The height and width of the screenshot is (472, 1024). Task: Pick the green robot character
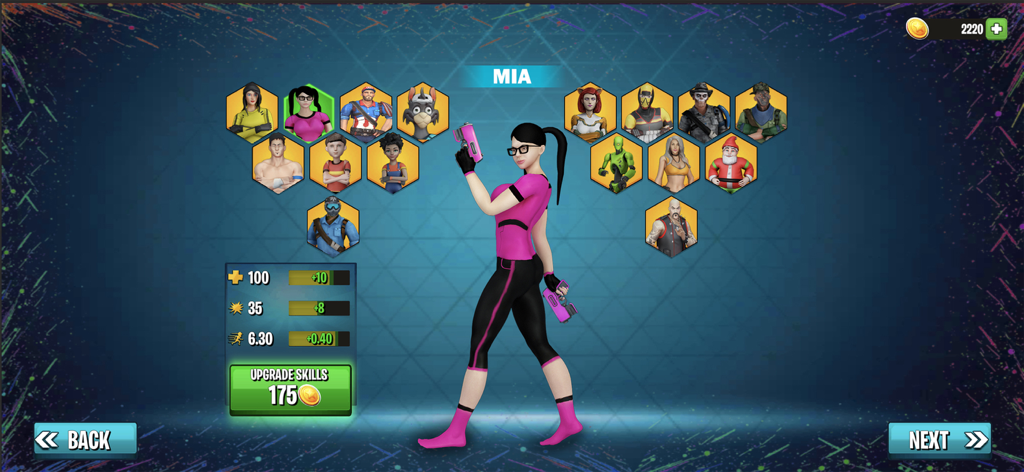(616, 163)
